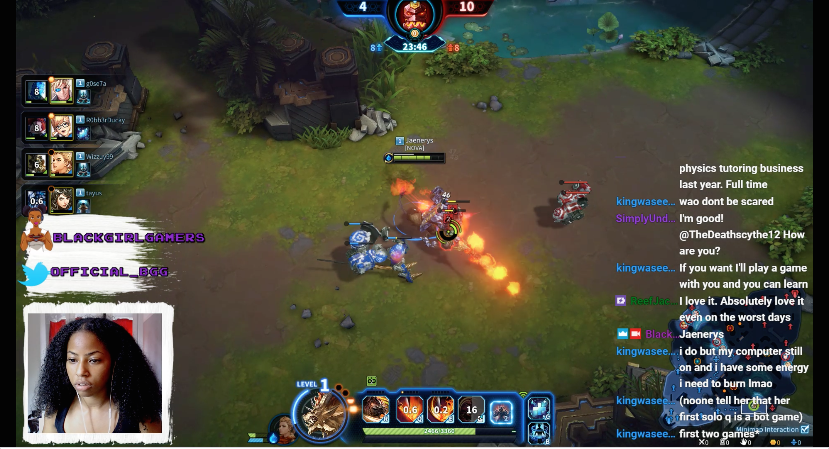This screenshot has height=449, width=829.
Task: Select teammate g0se7a's party frame
Action: pos(62,91)
